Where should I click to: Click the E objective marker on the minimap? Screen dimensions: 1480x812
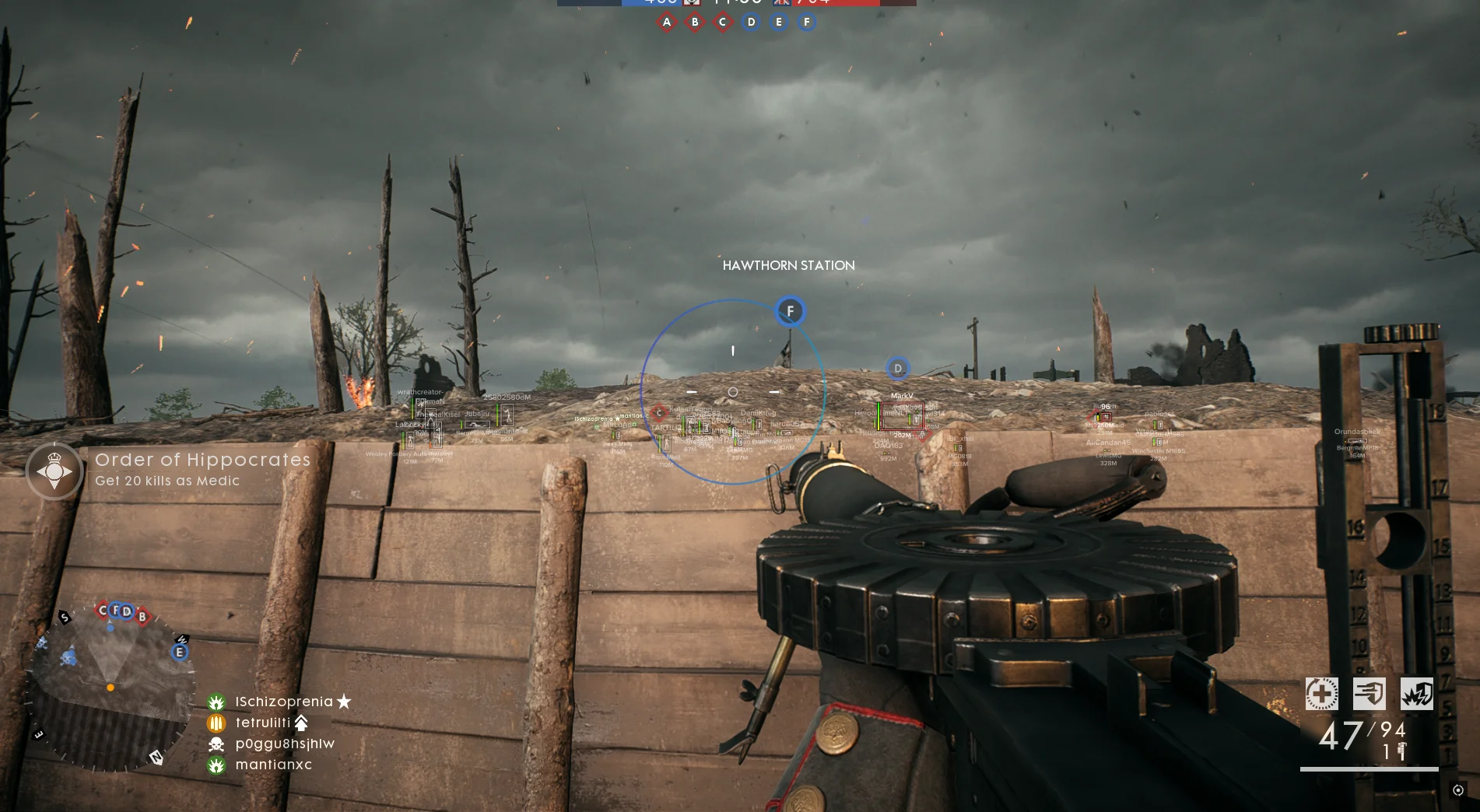(180, 652)
